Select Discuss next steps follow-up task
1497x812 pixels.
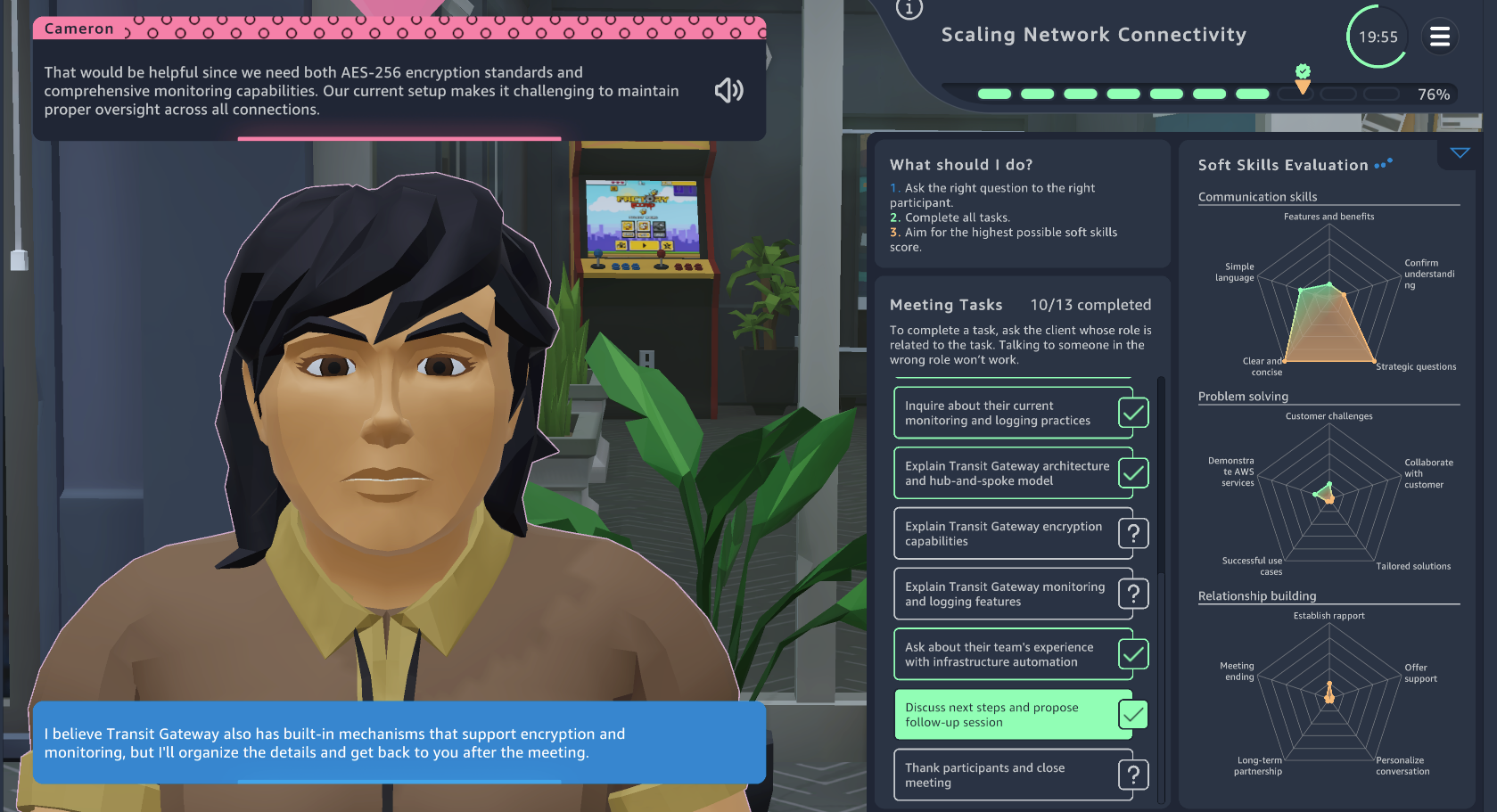coord(1013,715)
